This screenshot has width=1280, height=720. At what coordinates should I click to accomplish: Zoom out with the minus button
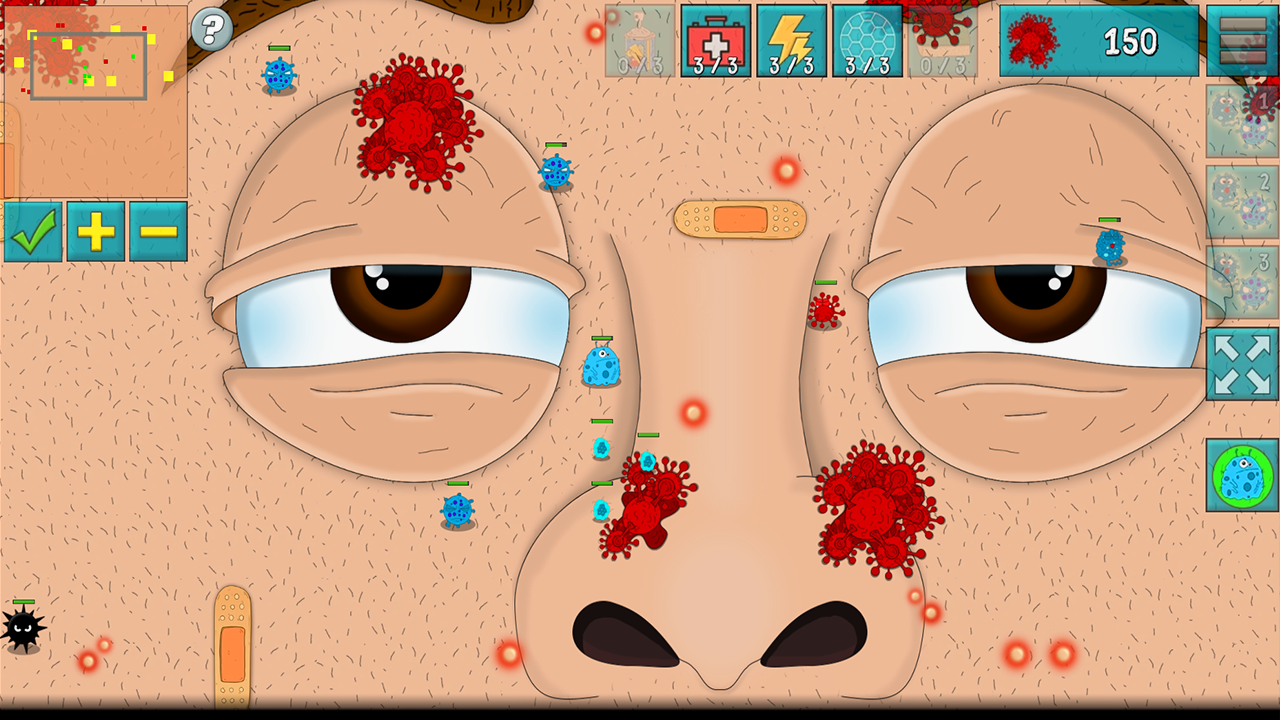(x=158, y=232)
